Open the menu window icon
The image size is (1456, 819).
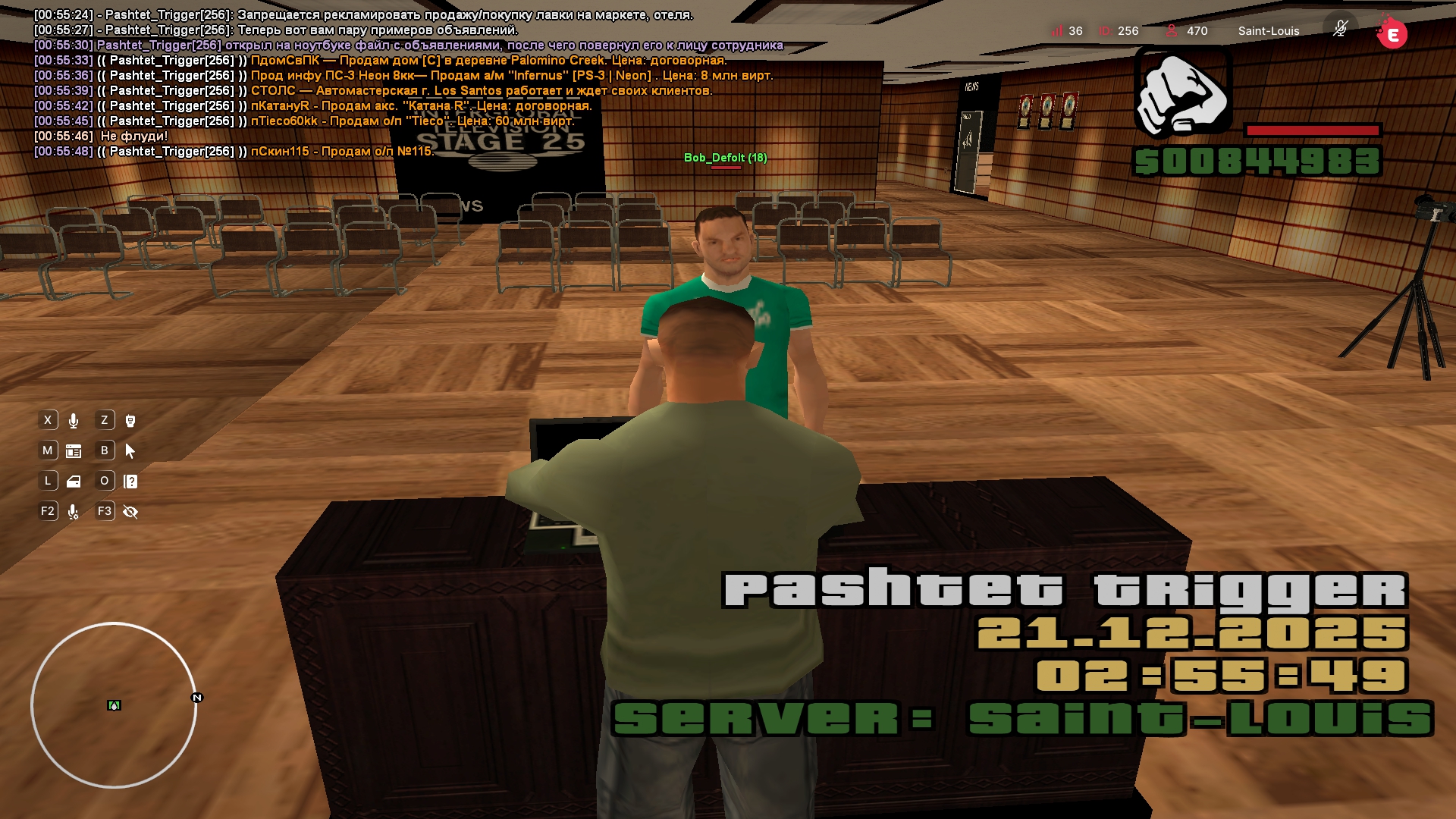(74, 451)
